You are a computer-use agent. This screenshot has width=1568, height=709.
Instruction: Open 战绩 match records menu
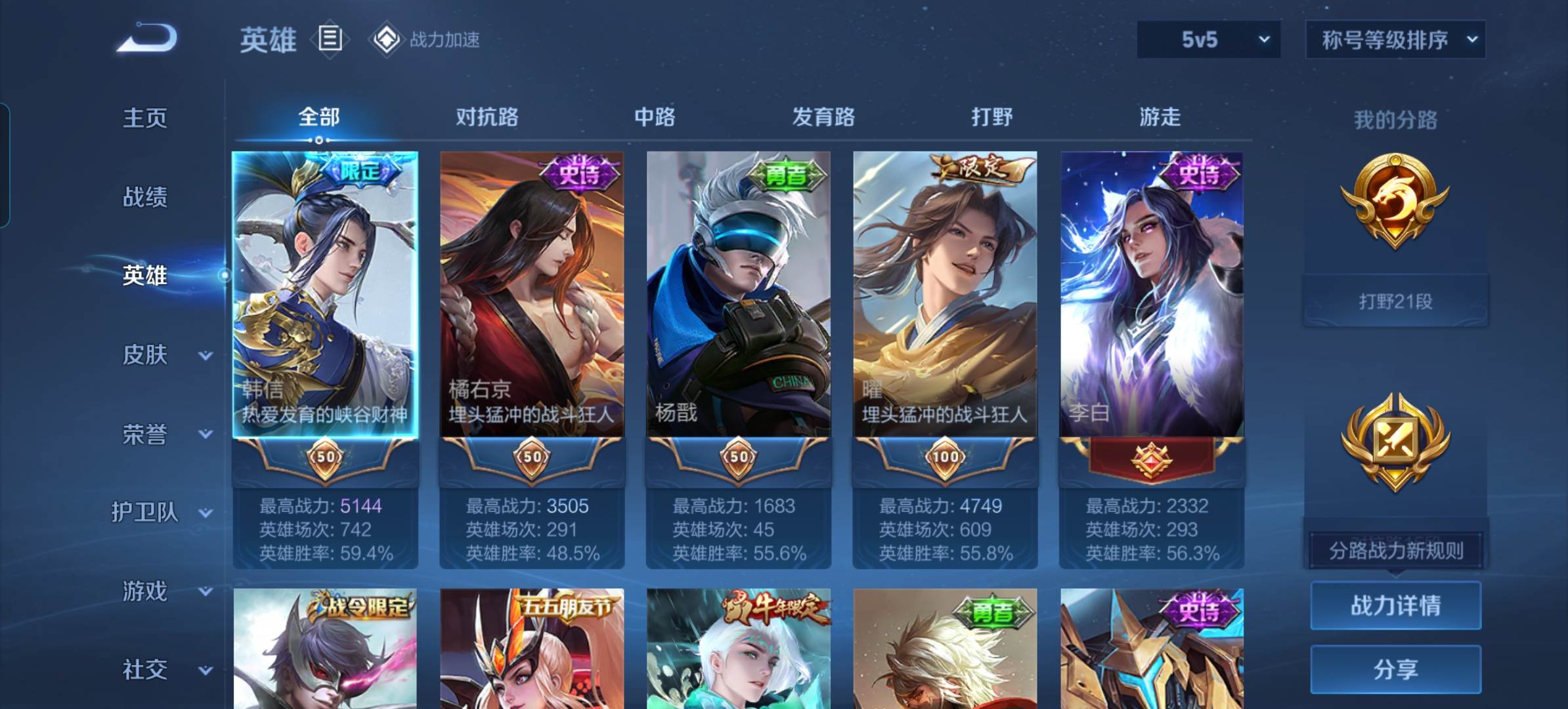point(144,197)
